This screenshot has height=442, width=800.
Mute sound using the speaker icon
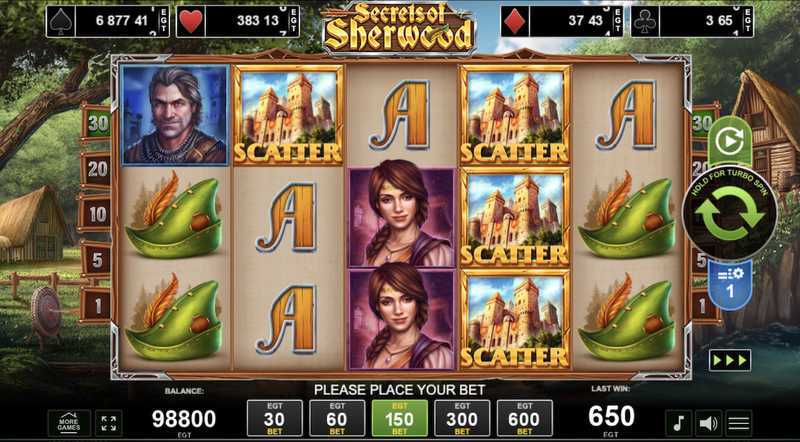(708, 422)
